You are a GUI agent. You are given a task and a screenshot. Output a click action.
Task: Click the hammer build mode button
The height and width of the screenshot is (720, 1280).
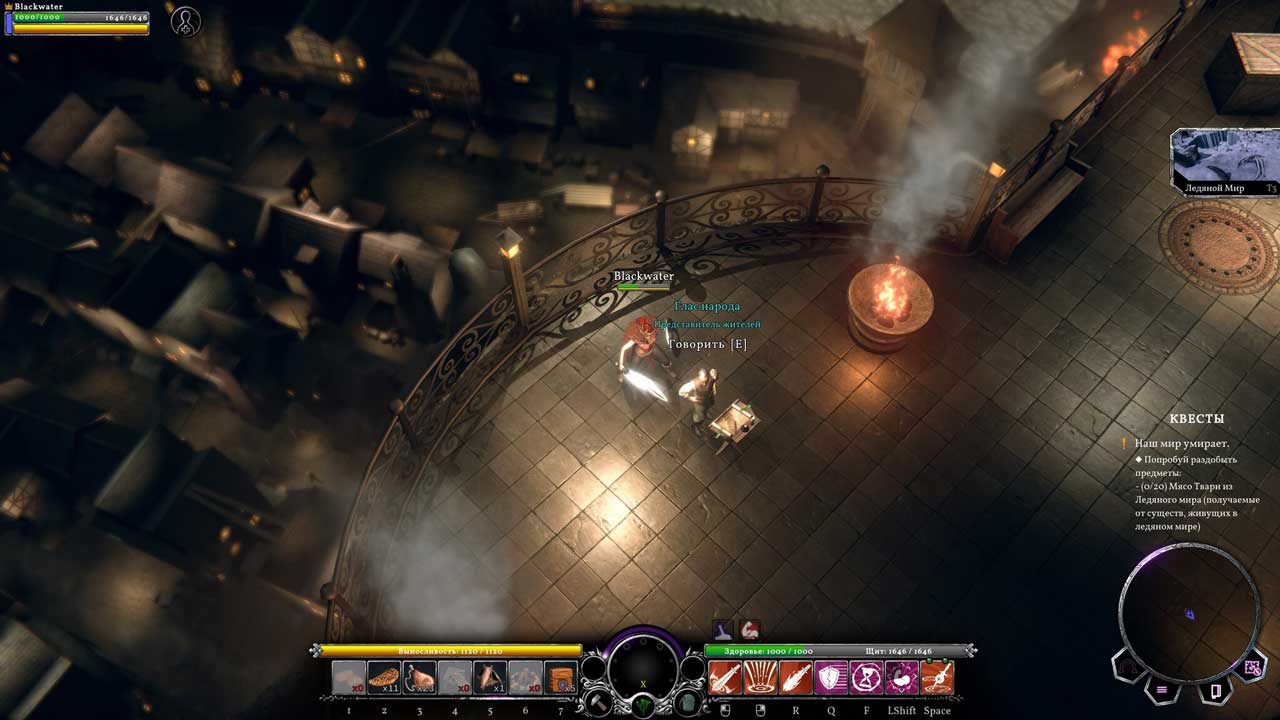click(599, 702)
